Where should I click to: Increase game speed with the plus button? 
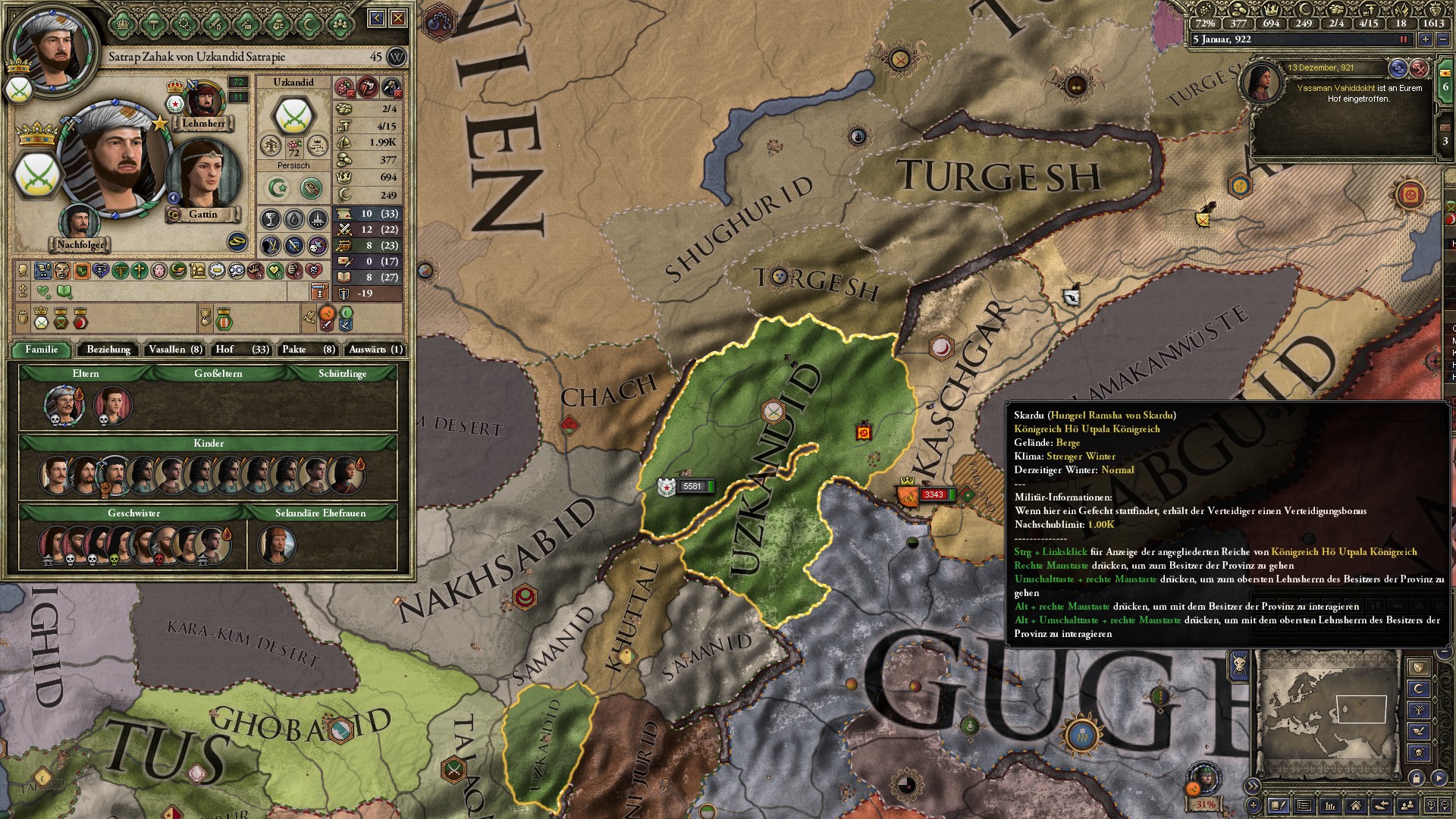[1426, 39]
